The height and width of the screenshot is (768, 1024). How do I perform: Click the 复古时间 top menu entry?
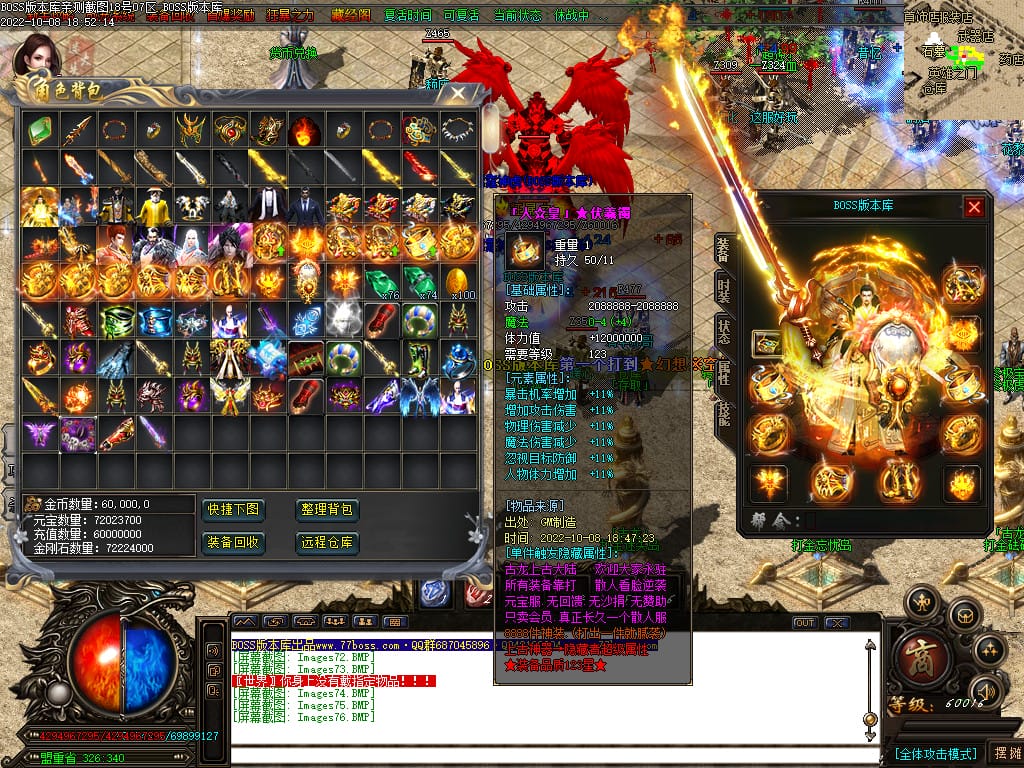tap(408, 16)
